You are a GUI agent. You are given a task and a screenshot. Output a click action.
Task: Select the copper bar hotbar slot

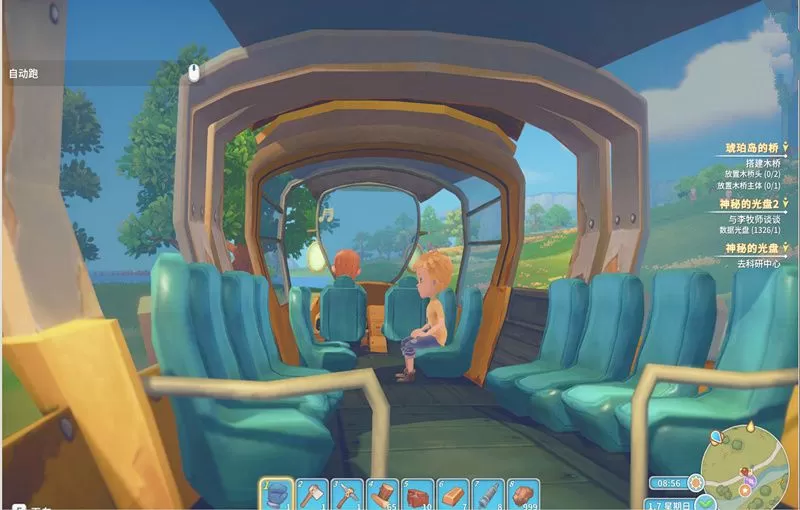453,494
